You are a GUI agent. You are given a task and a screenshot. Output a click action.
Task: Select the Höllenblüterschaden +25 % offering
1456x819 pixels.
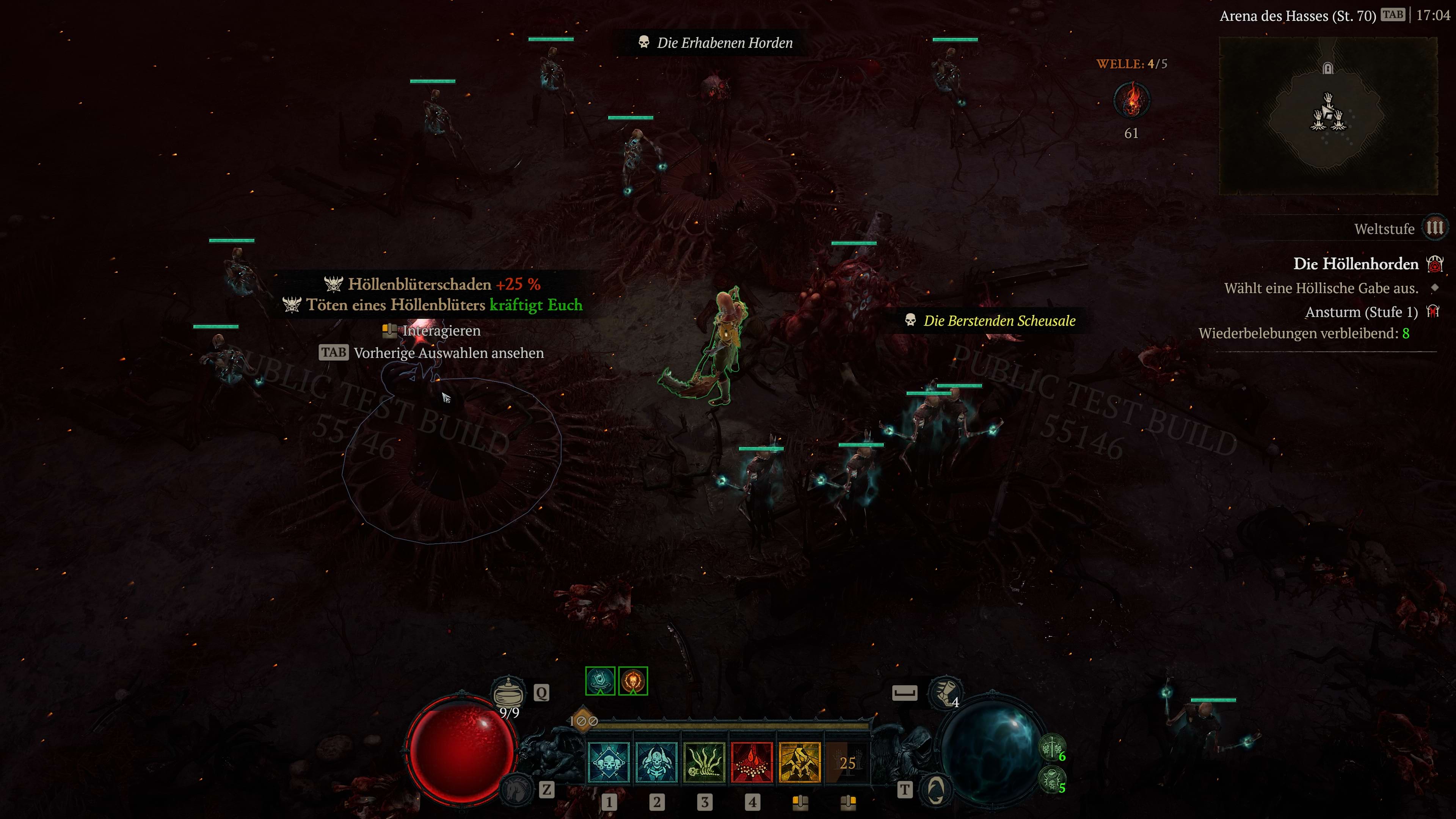(x=444, y=284)
